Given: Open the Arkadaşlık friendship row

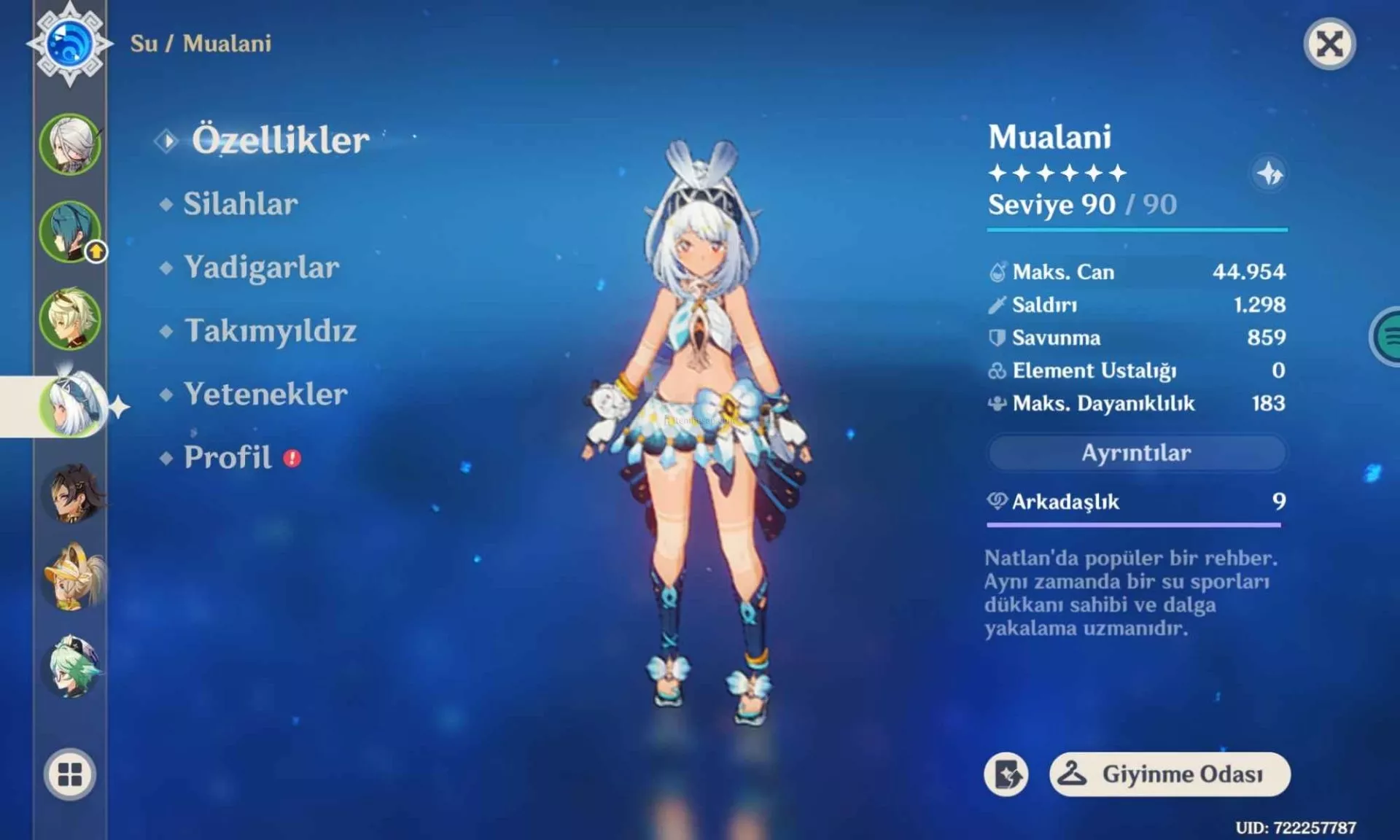Looking at the screenshot, I should pos(1135,502).
